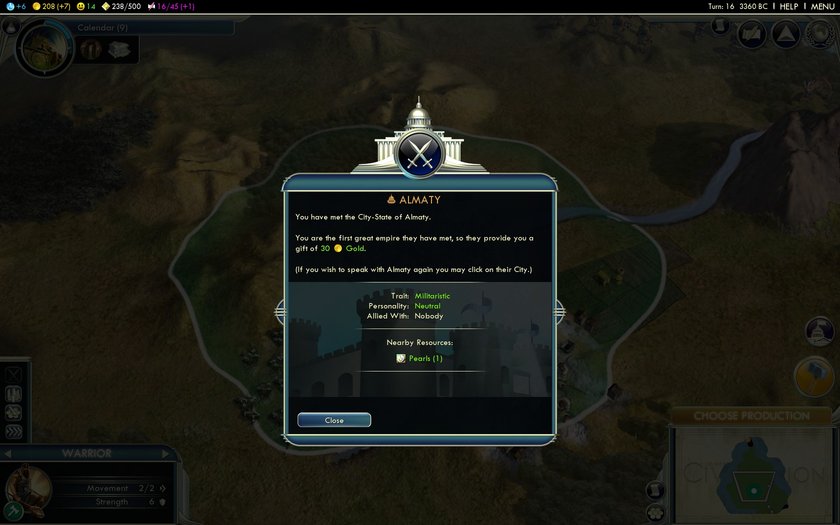Open the scroll notification log icon
The width and height of the screenshot is (840, 525).
pyautogui.click(x=656, y=489)
